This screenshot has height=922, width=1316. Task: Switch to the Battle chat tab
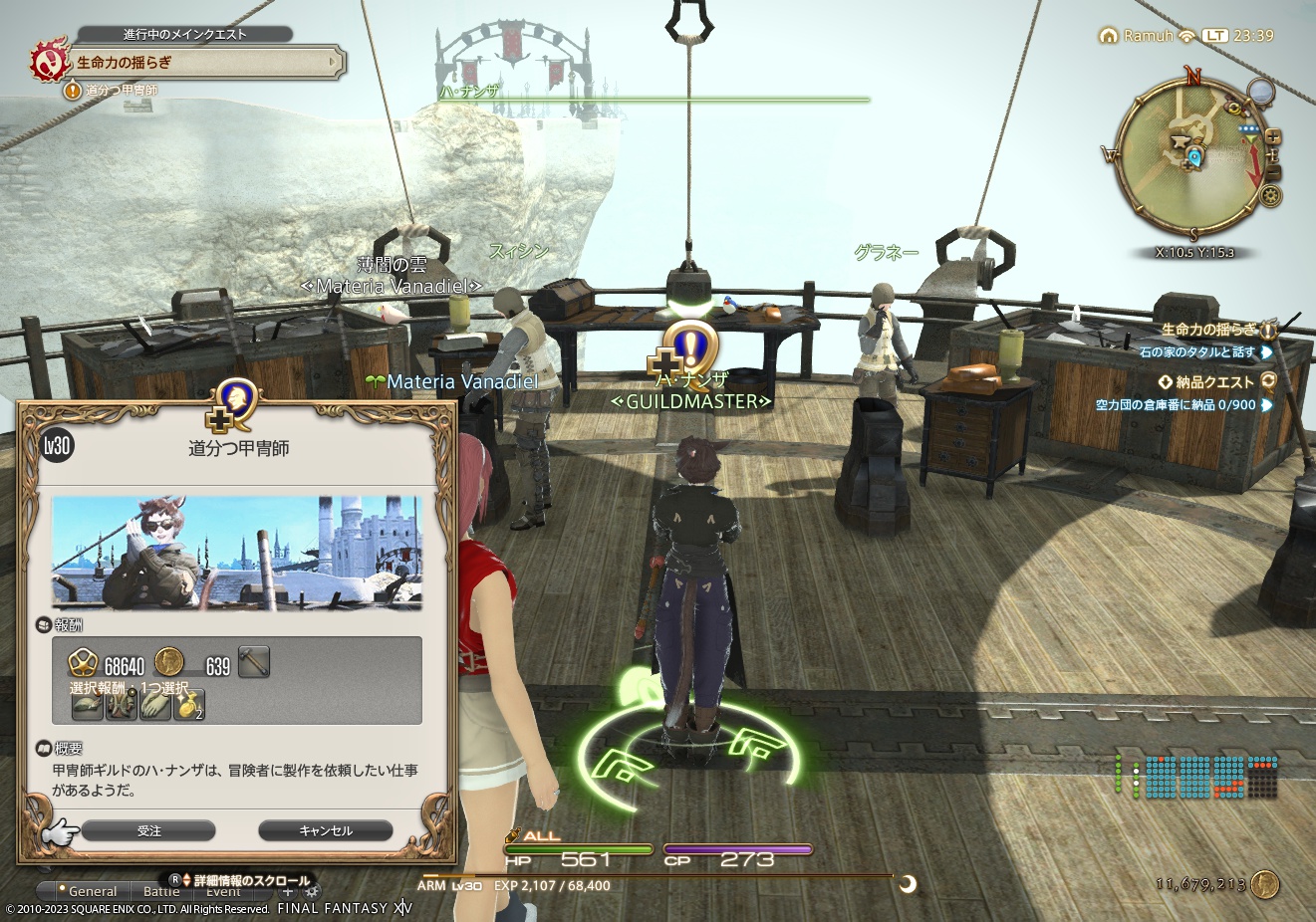(x=161, y=891)
